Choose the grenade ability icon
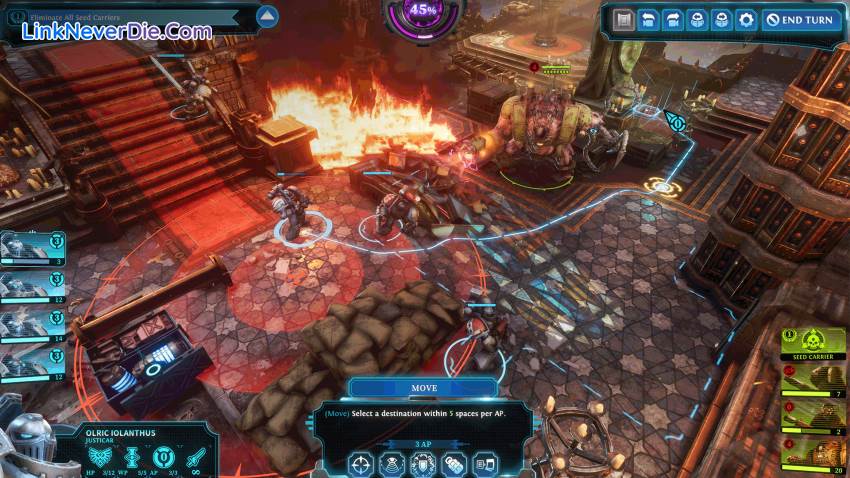850x478 pixels. (455, 464)
